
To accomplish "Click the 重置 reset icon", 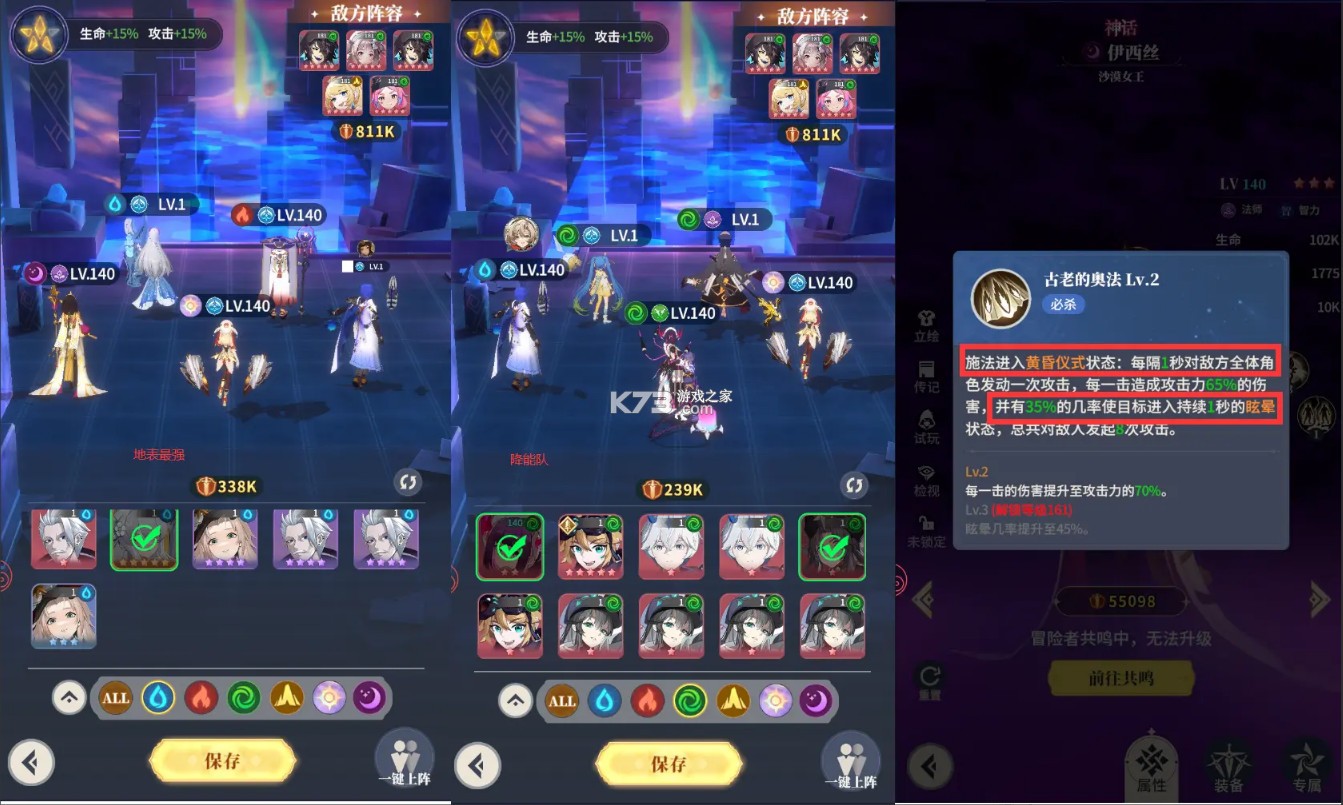I will 928,677.
